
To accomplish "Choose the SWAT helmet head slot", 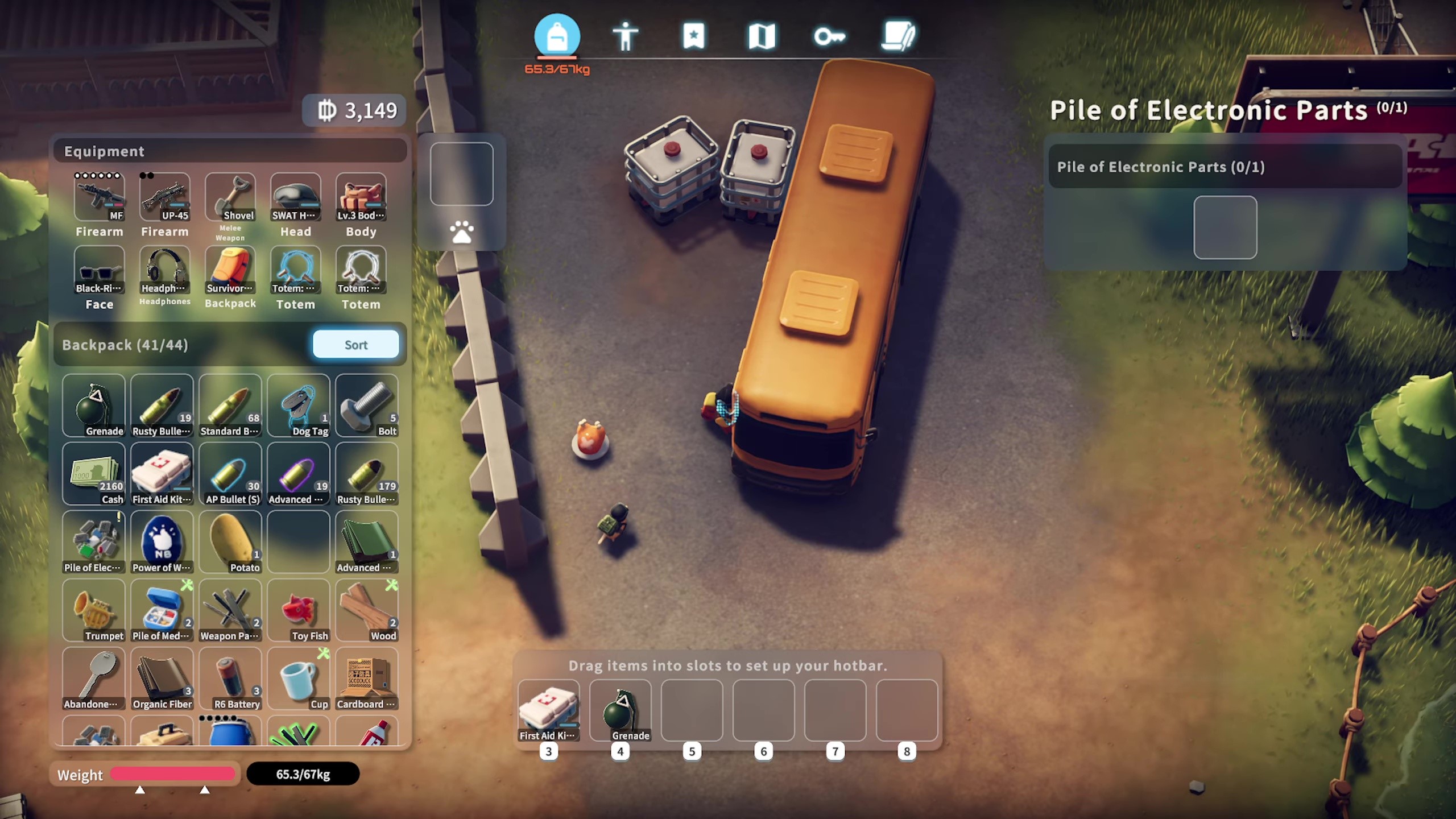I will pyautogui.click(x=296, y=197).
